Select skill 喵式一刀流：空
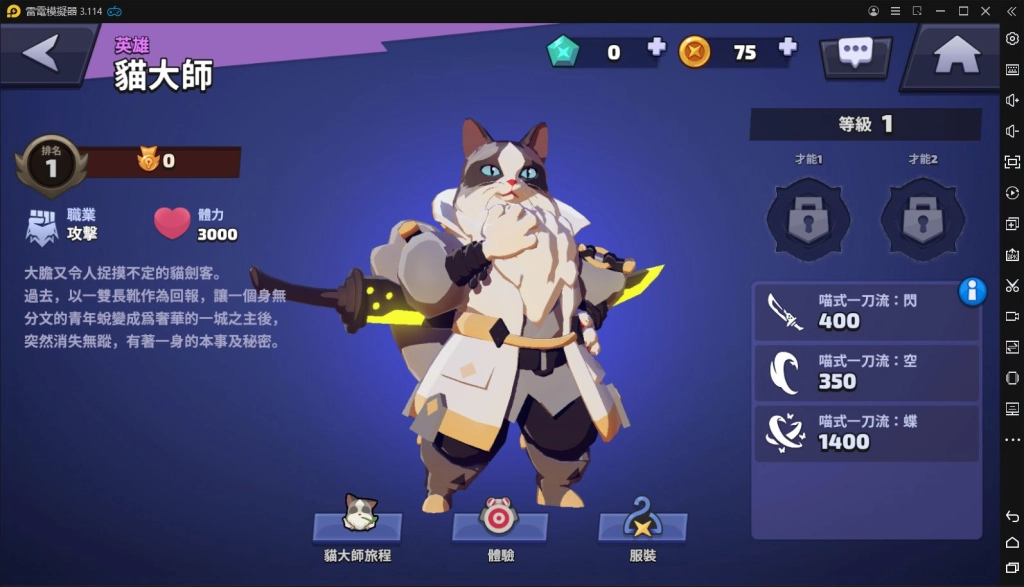Viewport: 1024px width, 587px height. tap(865, 371)
